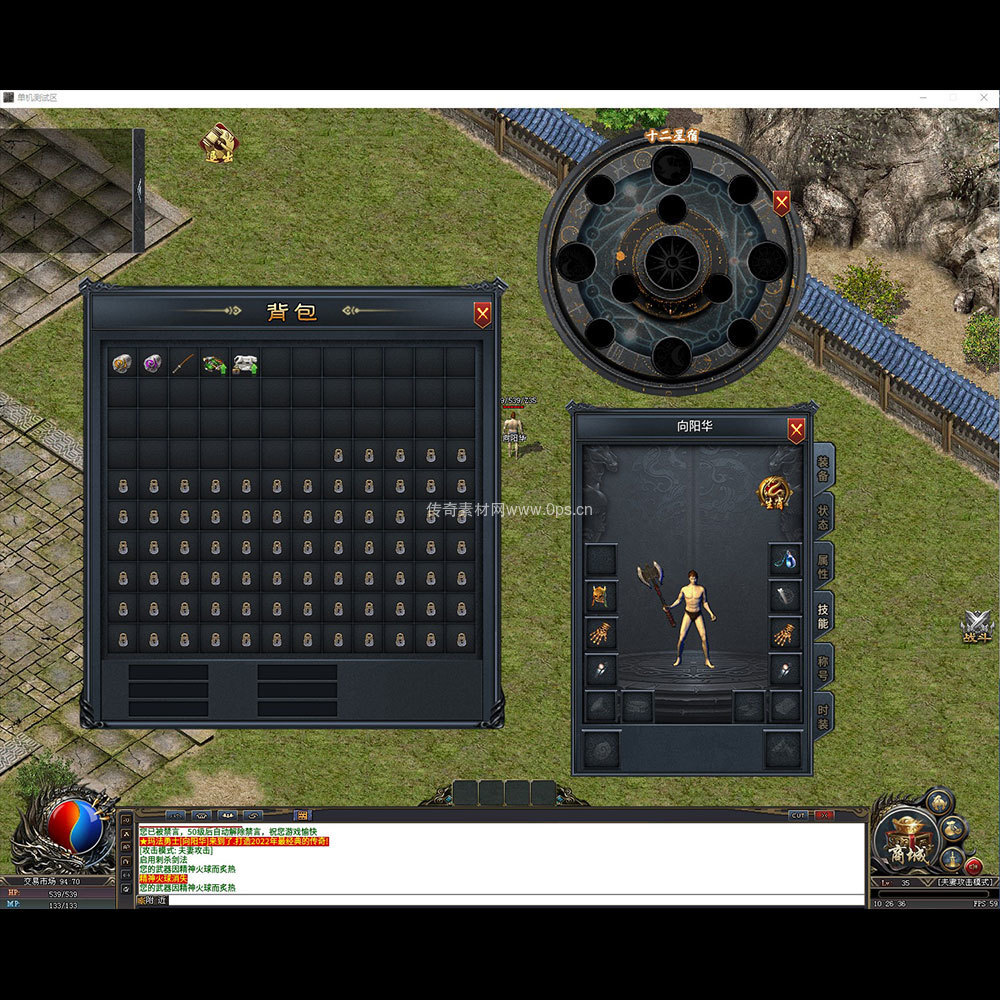Select the purple rune stone in backpack

153,363
